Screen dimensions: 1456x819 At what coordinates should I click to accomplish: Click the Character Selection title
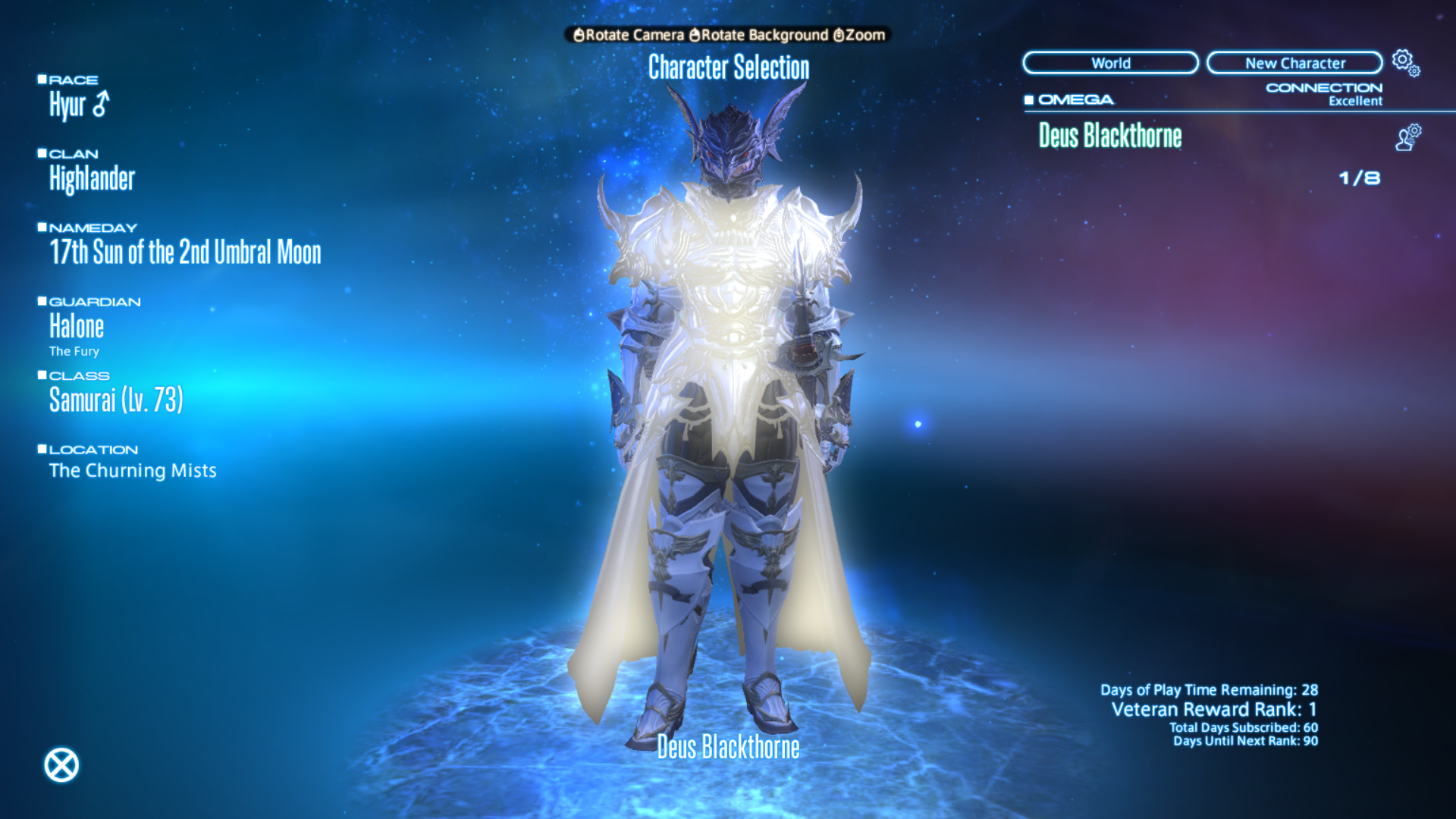(x=728, y=68)
